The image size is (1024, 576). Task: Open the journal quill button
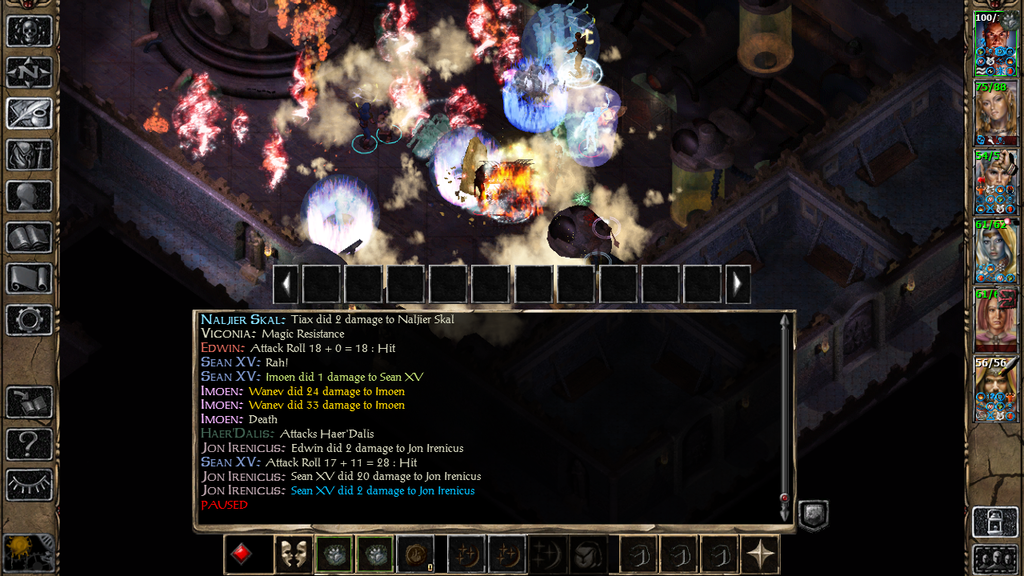coord(29,113)
